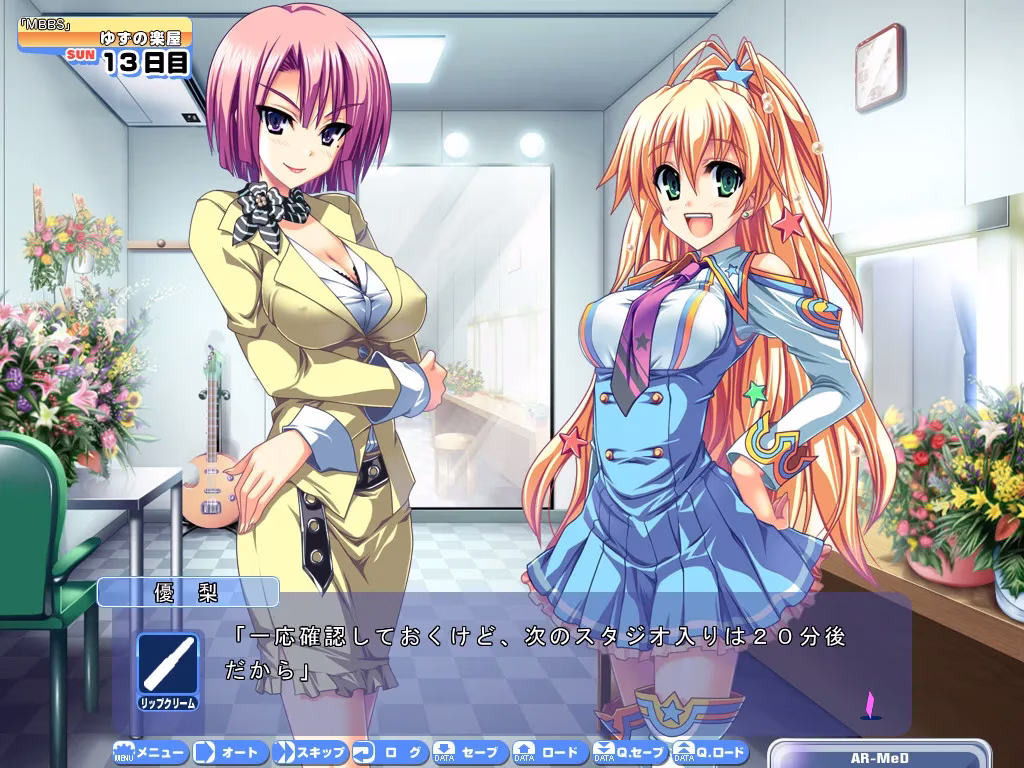Quick load with Q.ロード
This screenshot has width=1024, height=768.
[710, 752]
